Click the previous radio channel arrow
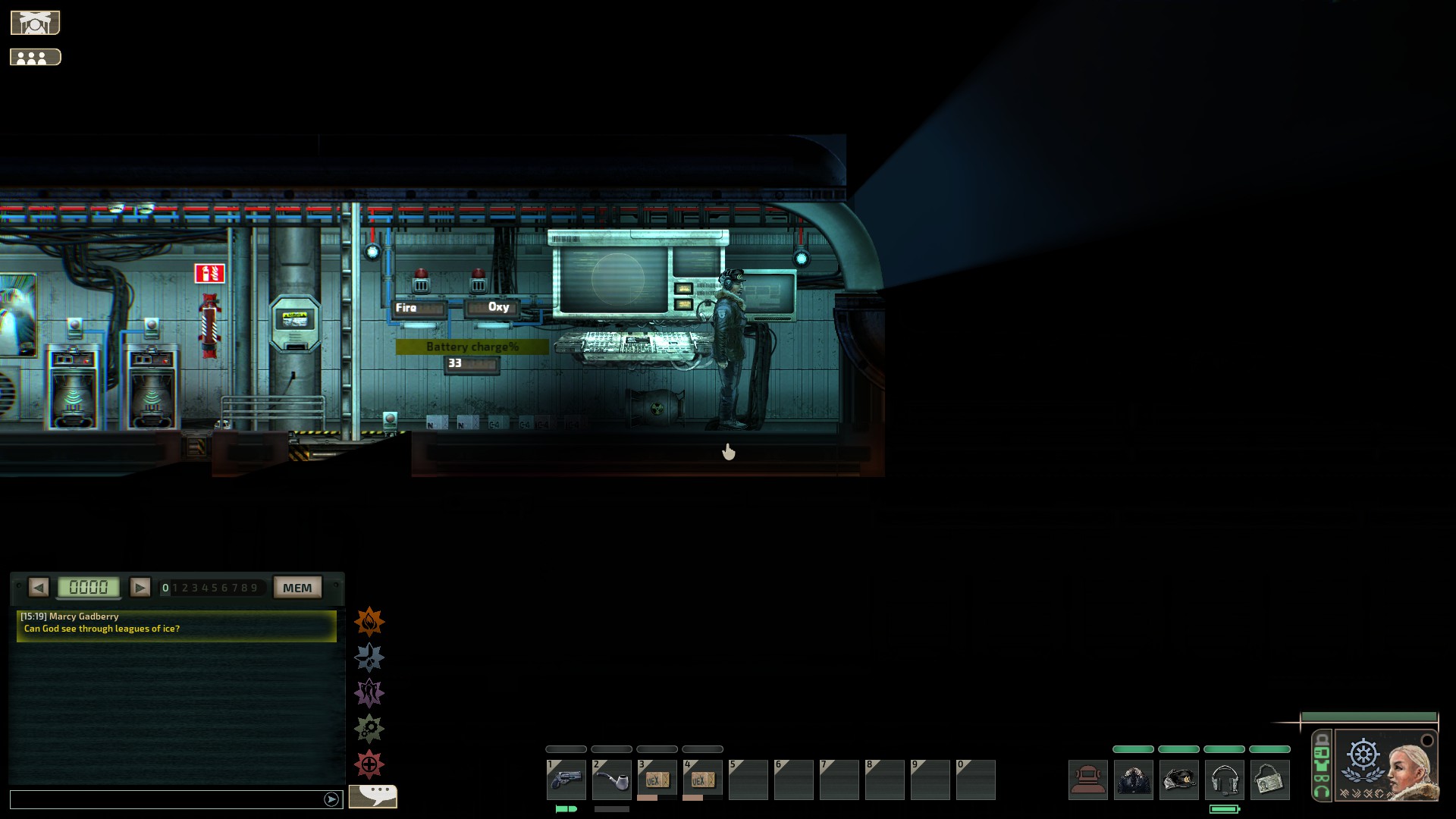 coord(39,587)
